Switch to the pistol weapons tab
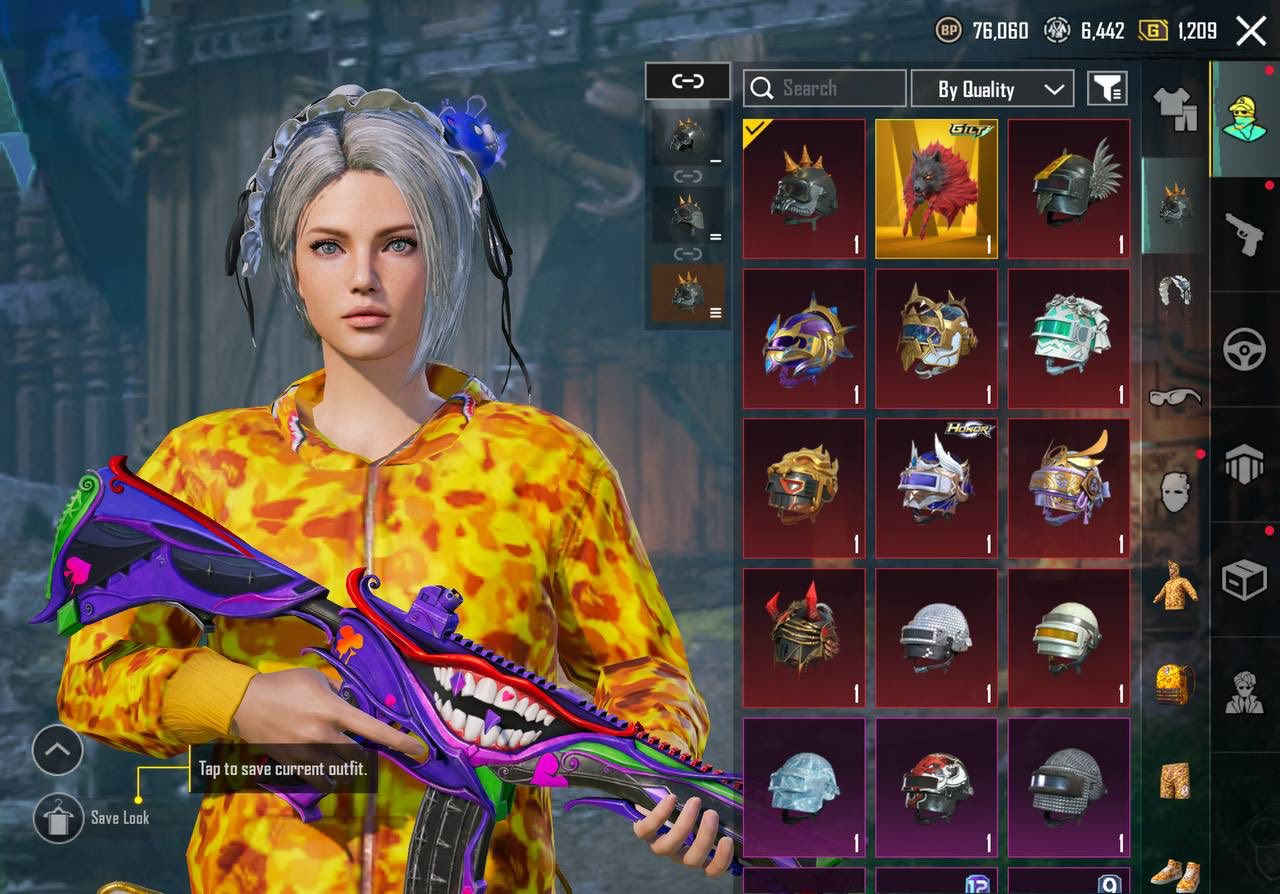 1245,235
